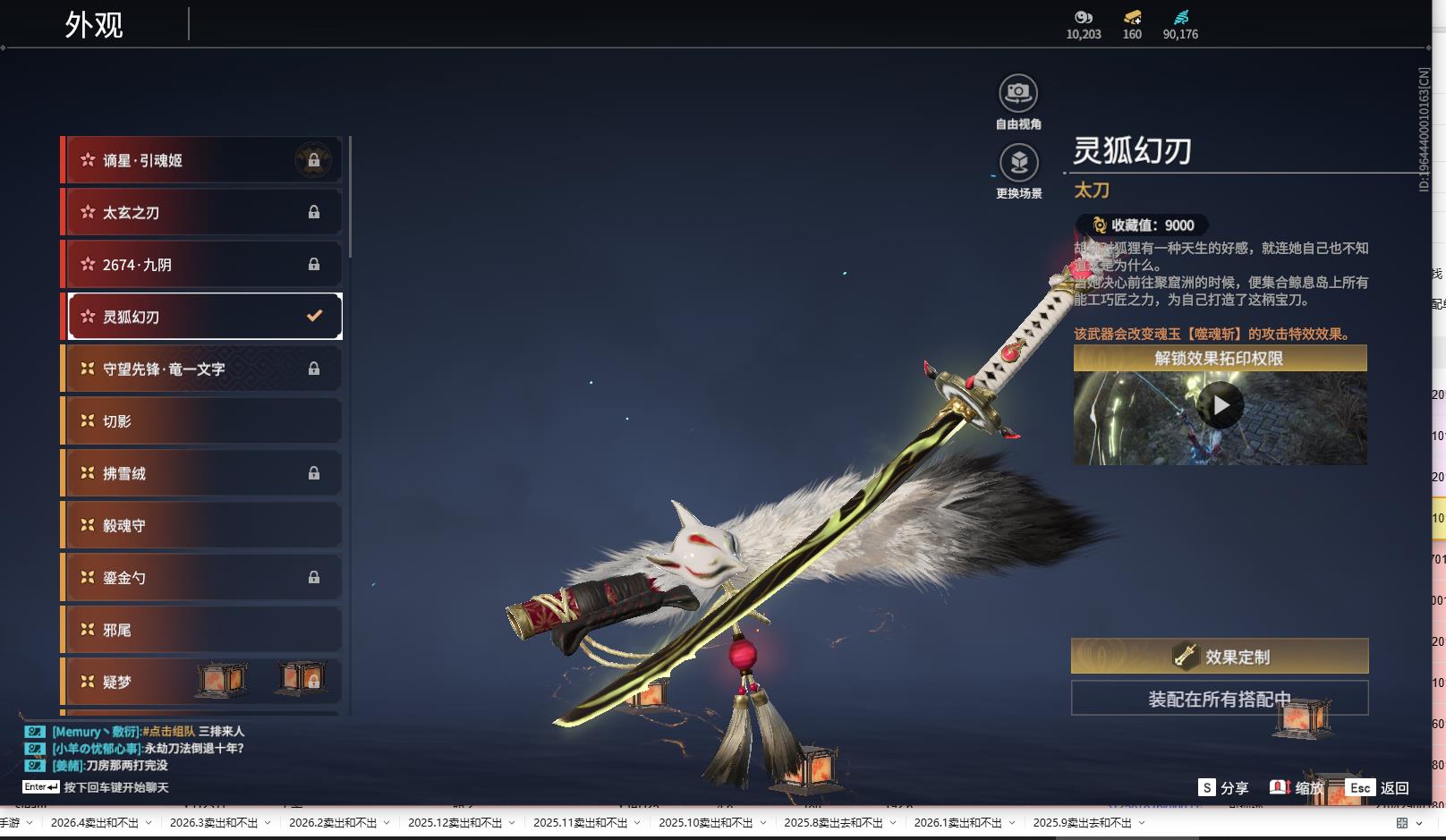Click the 分享 share button

(1224, 788)
